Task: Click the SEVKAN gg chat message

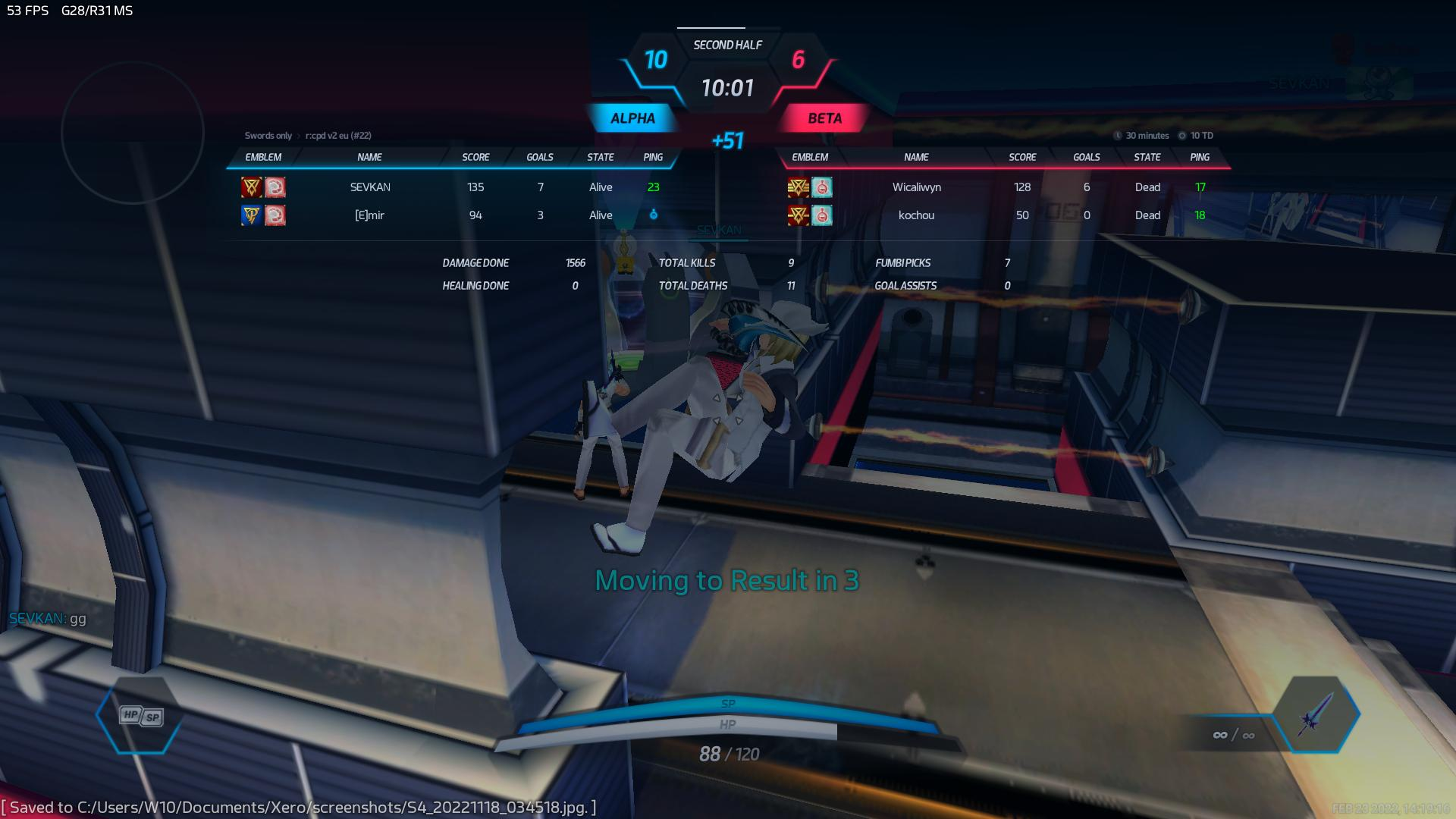Action: (48, 619)
